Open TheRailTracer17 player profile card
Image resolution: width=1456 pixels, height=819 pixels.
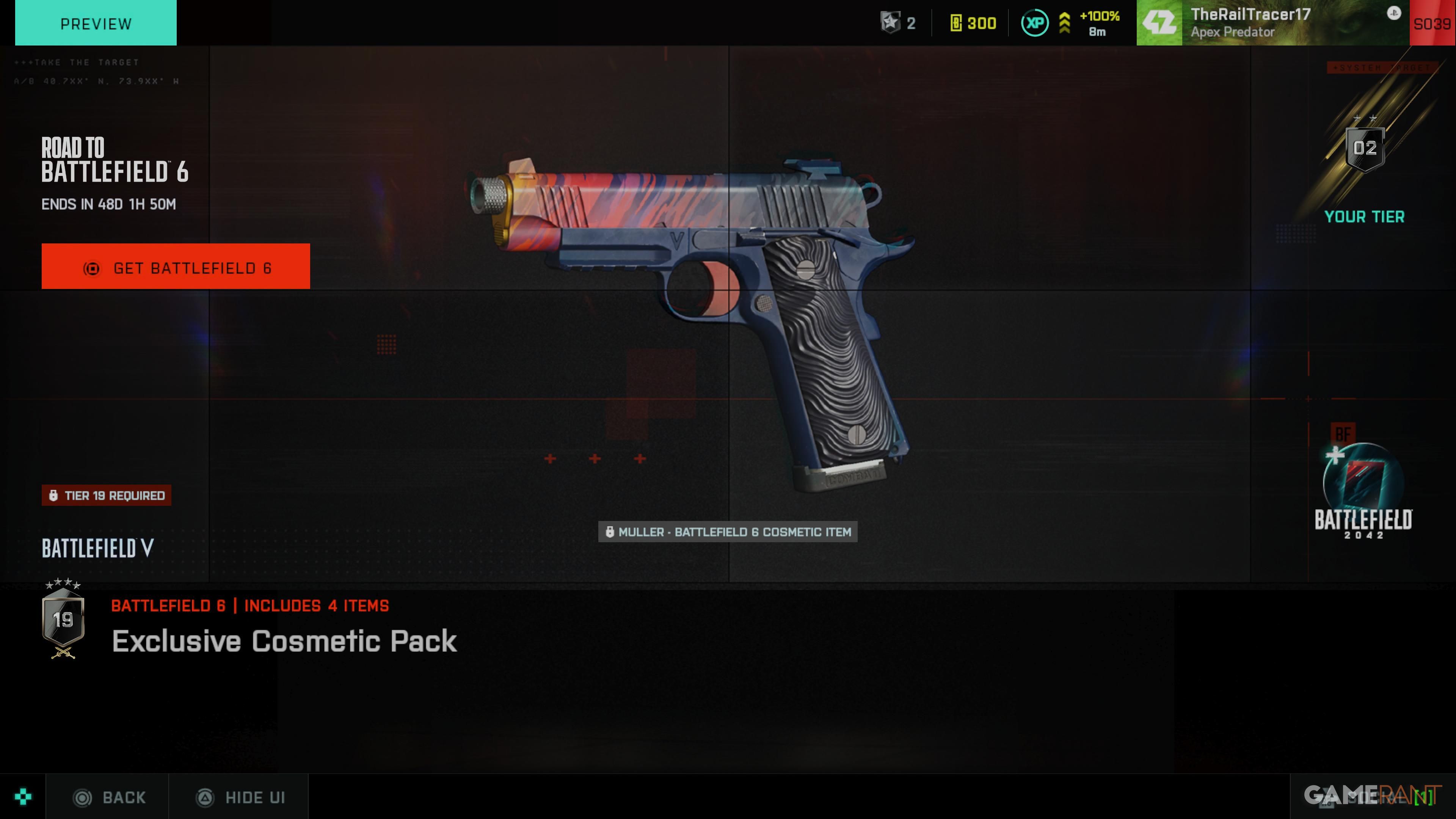(x=1272, y=23)
